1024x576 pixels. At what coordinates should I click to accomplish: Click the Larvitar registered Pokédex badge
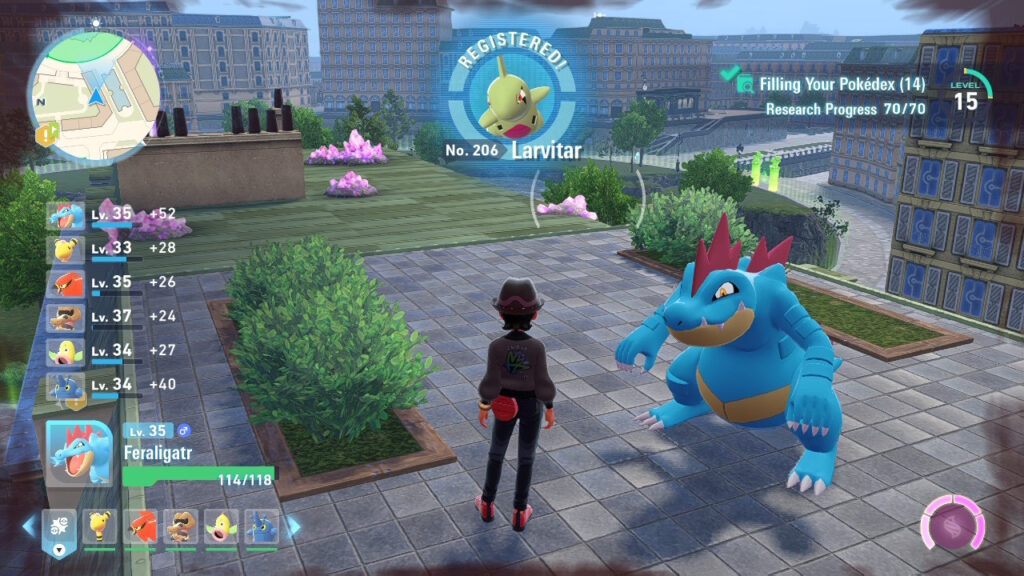[510, 103]
